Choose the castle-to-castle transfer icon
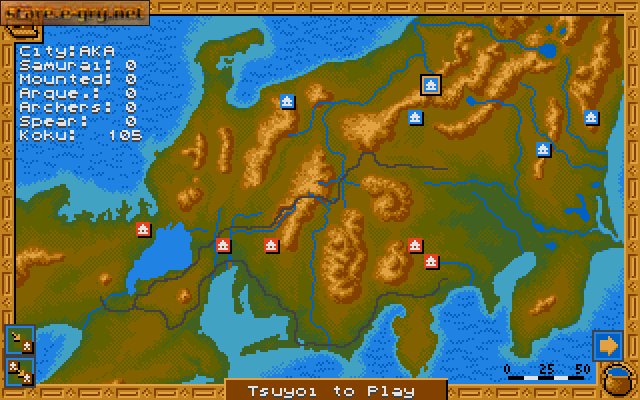The image size is (640, 400). [x=19, y=371]
